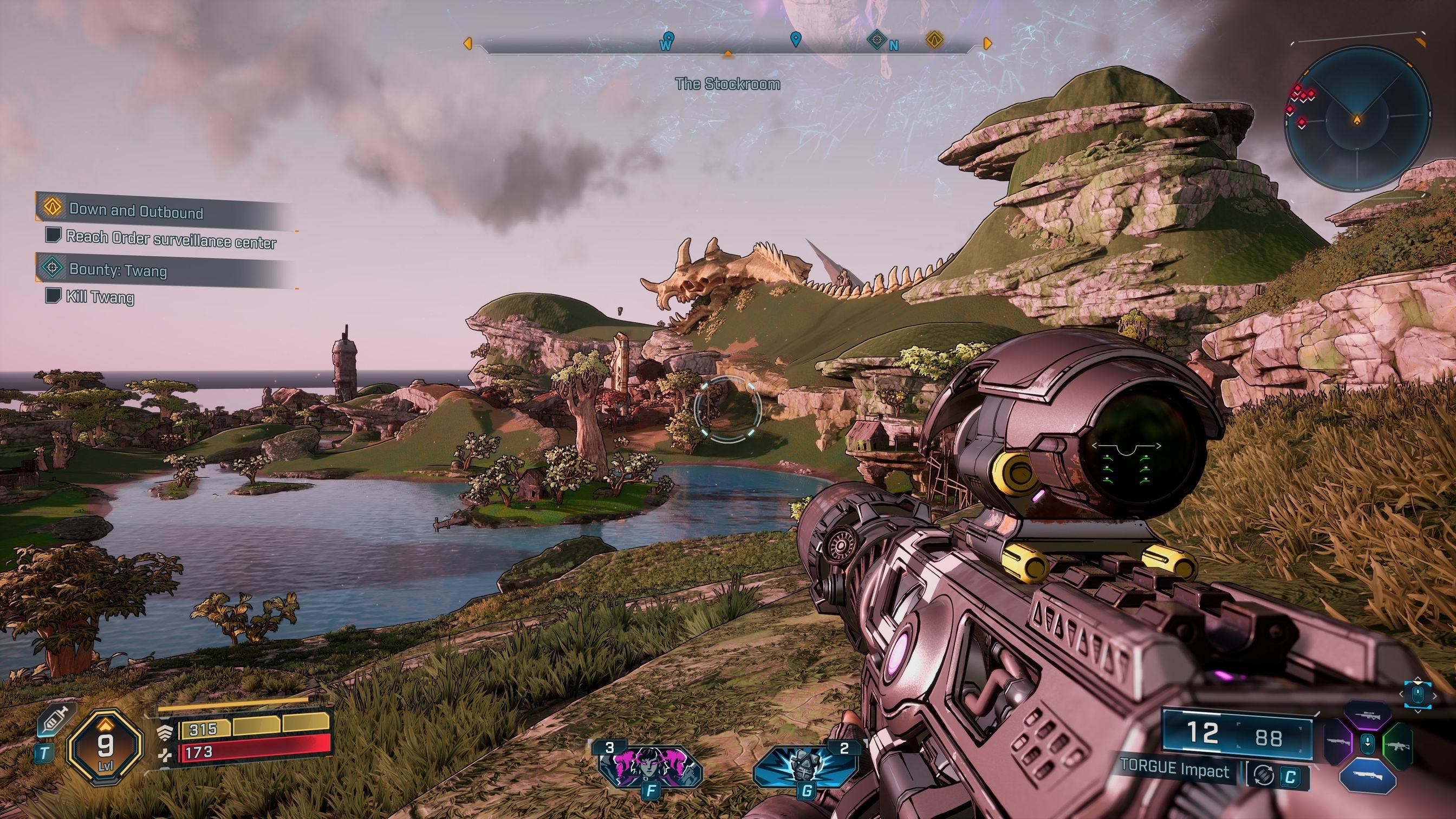The image size is (1456, 819).
Task: Click the TORGUE Impact fire mode label
Action: point(1174,770)
